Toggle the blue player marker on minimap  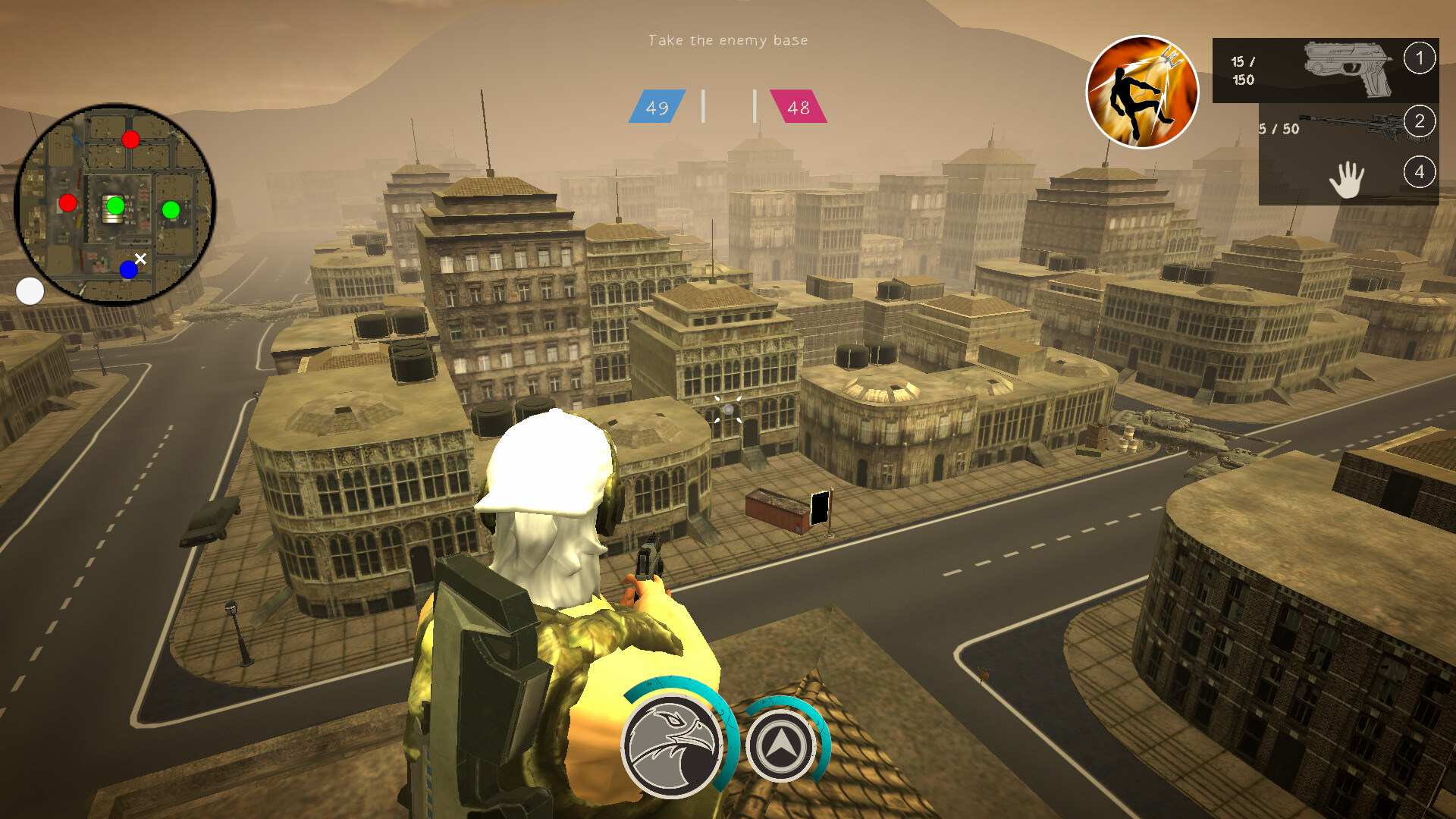pos(129,270)
